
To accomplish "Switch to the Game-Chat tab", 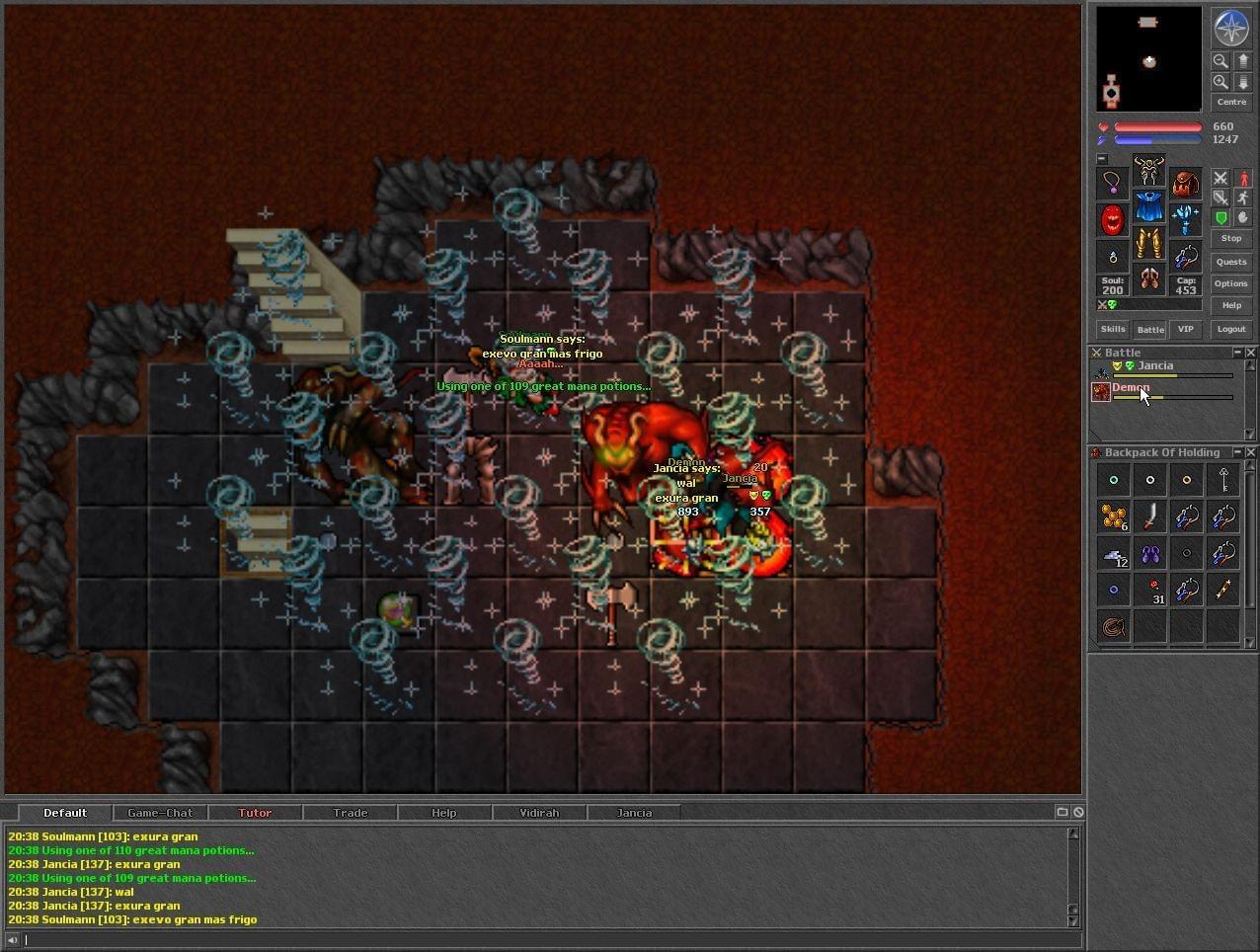I will 160,813.
